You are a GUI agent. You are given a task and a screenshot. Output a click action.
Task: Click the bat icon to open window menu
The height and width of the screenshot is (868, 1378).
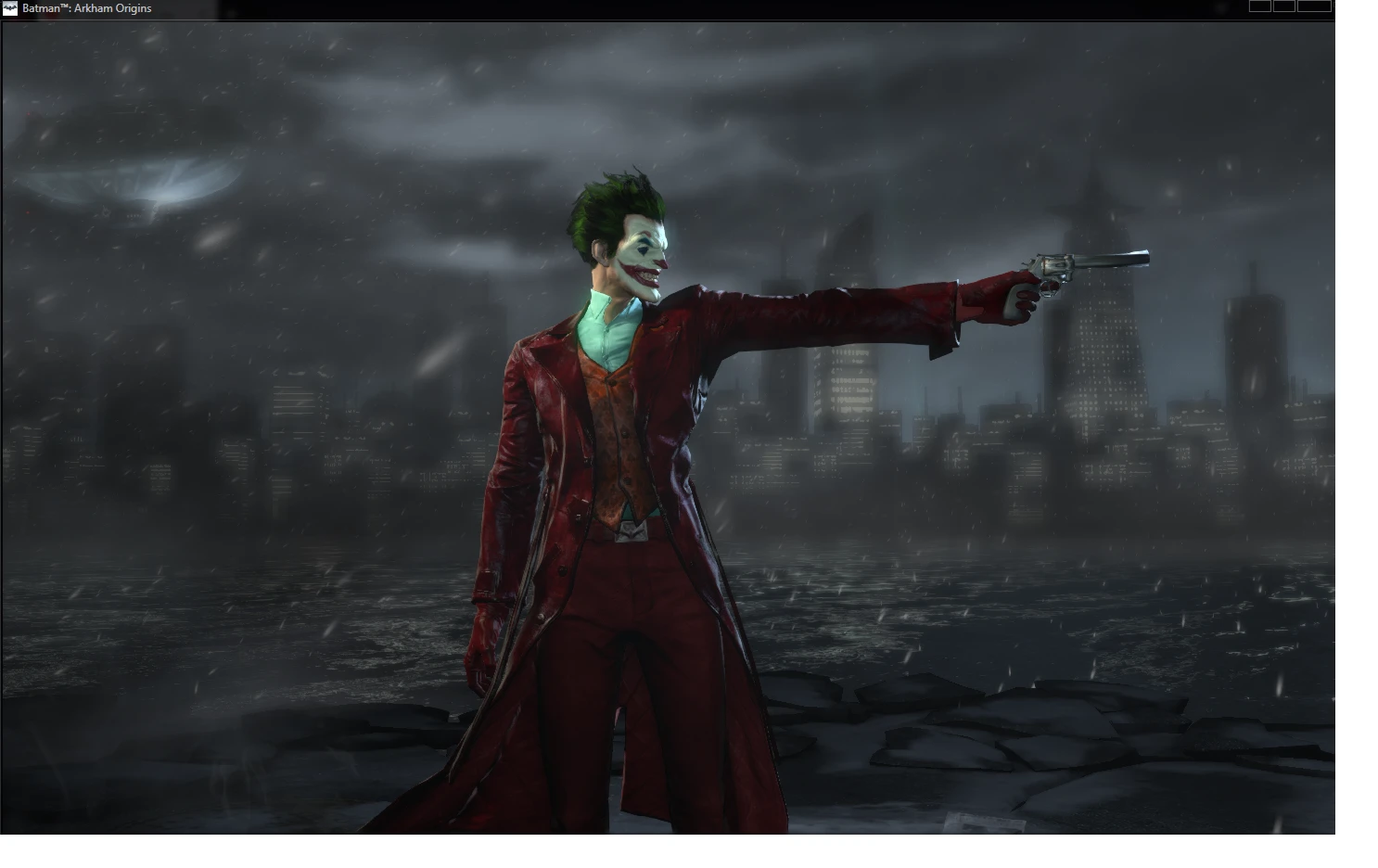pyautogui.click(x=9, y=7)
